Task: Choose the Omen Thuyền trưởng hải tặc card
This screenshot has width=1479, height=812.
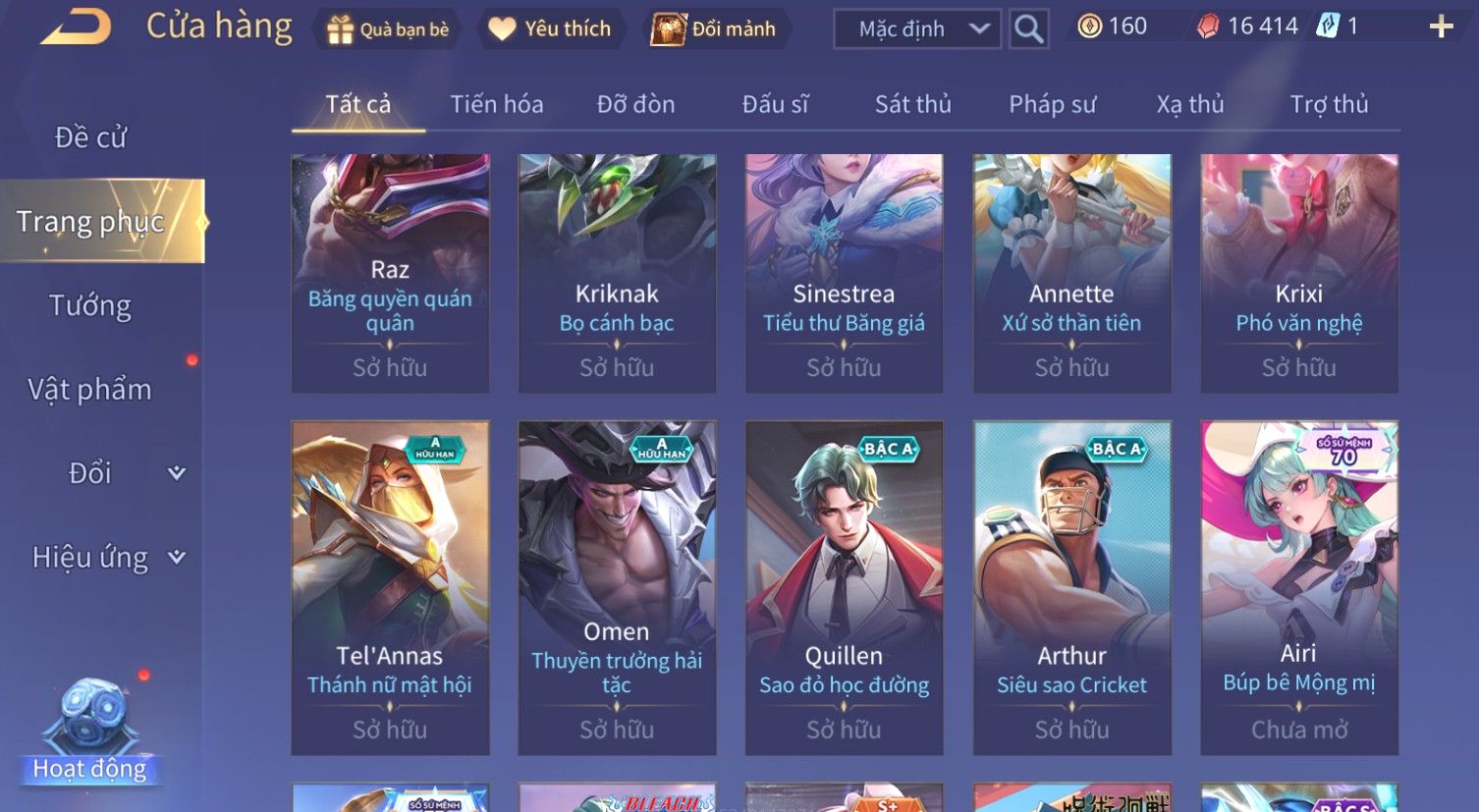Action: tap(617, 587)
